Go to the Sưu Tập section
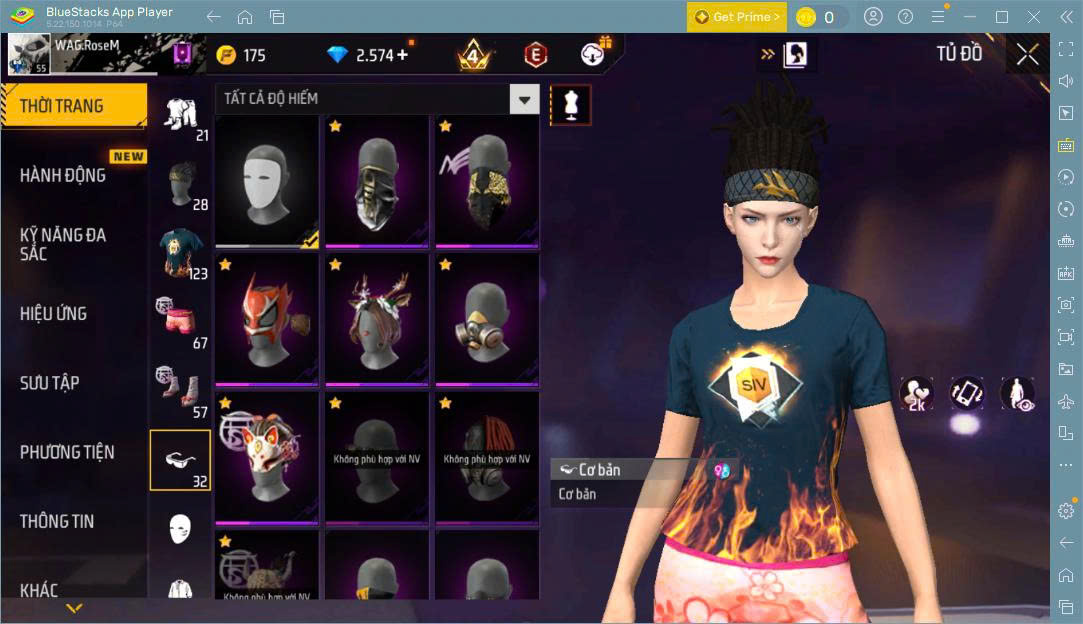Screen dimensions: 1083x624 (x=50, y=383)
